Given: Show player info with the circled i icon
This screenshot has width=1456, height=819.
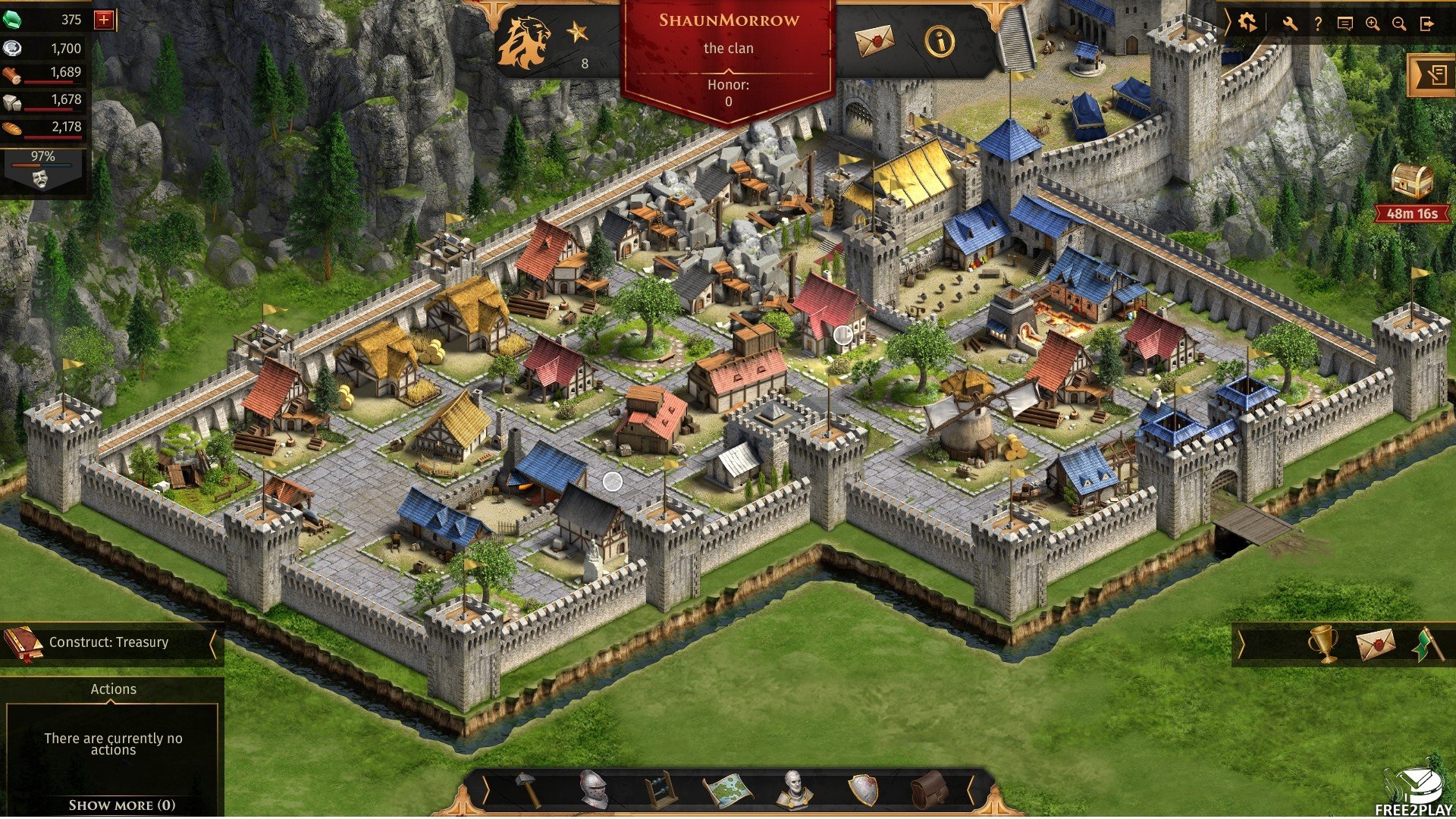Looking at the screenshot, I should click(x=940, y=41).
